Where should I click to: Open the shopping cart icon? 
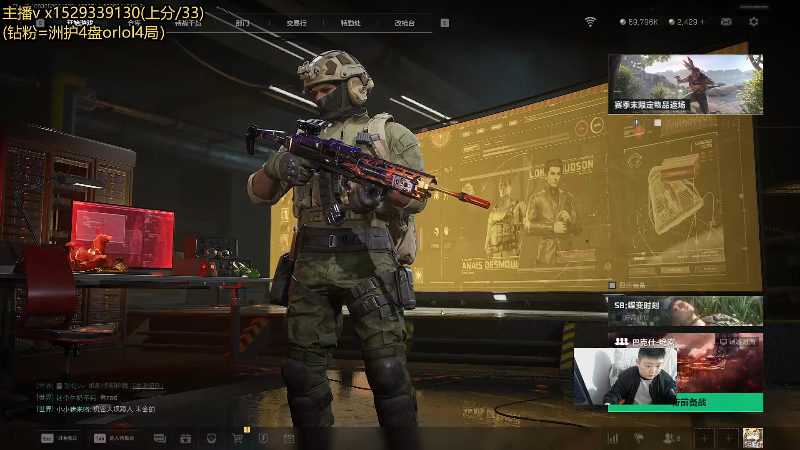pyautogui.click(x=238, y=438)
